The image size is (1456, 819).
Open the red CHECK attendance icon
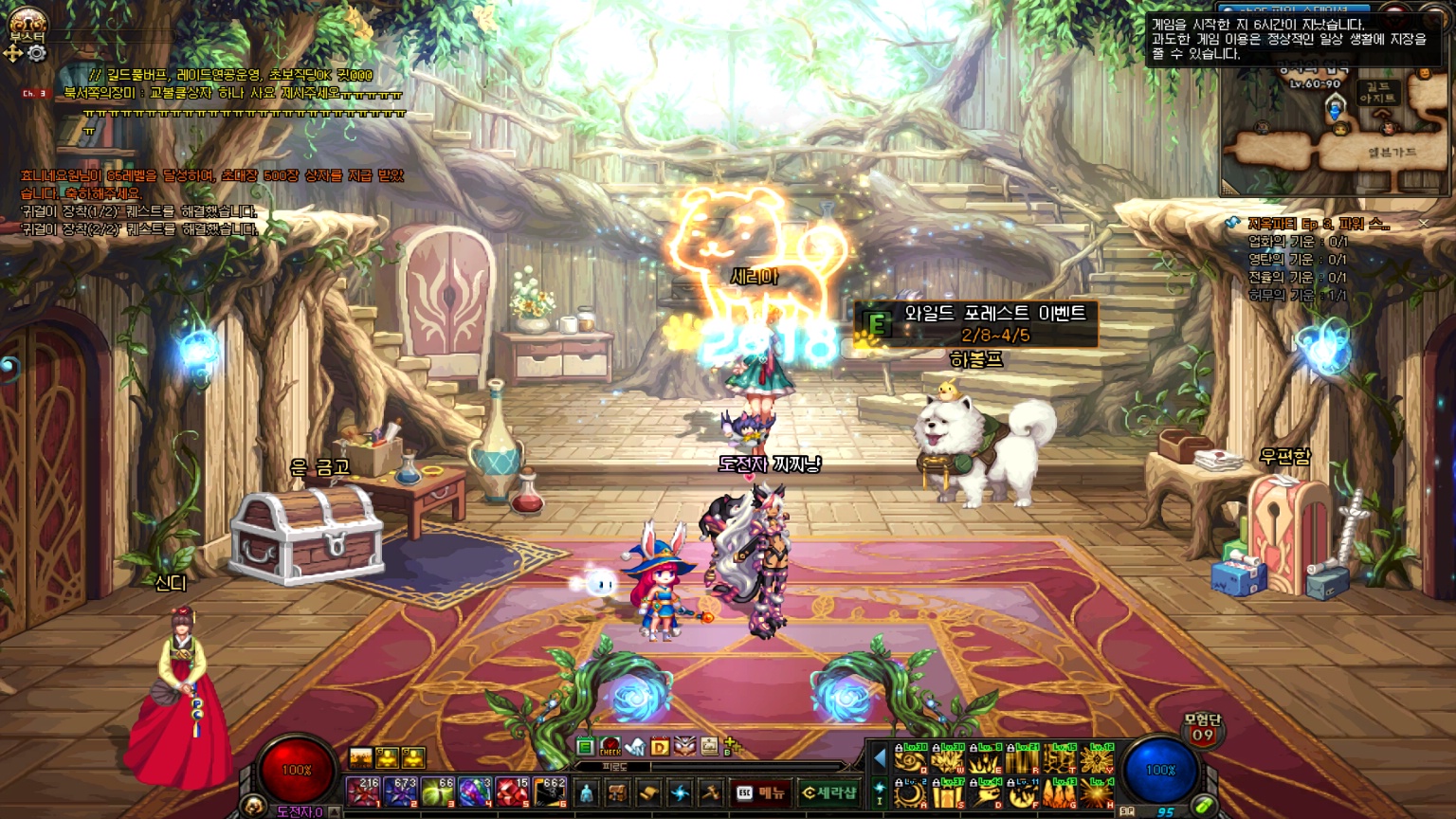[x=610, y=747]
